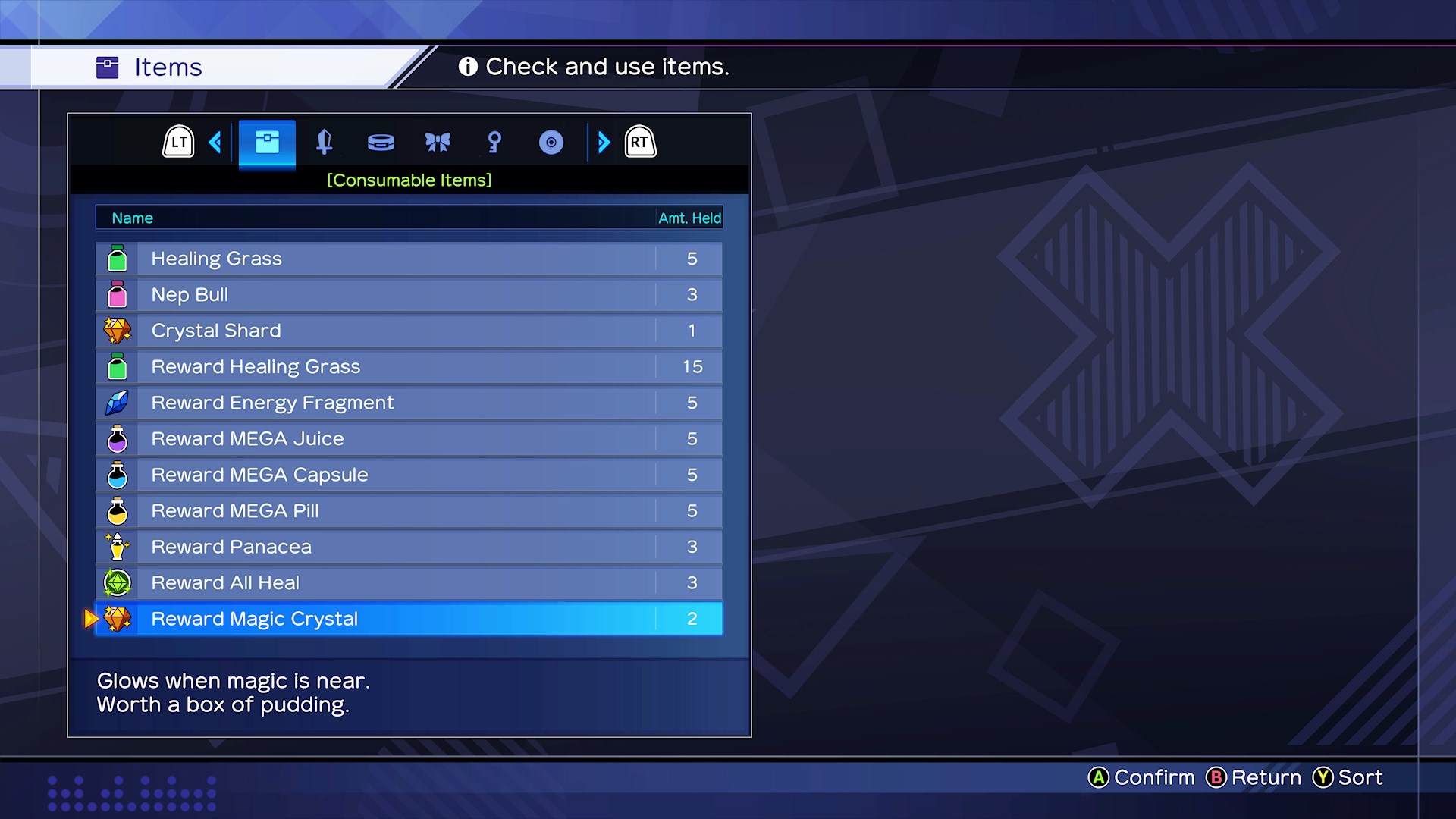Image resolution: width=1456 pixels, height=819 pixels.
Task: Select the ribbon accessories category icon
Action: (438, 142)
